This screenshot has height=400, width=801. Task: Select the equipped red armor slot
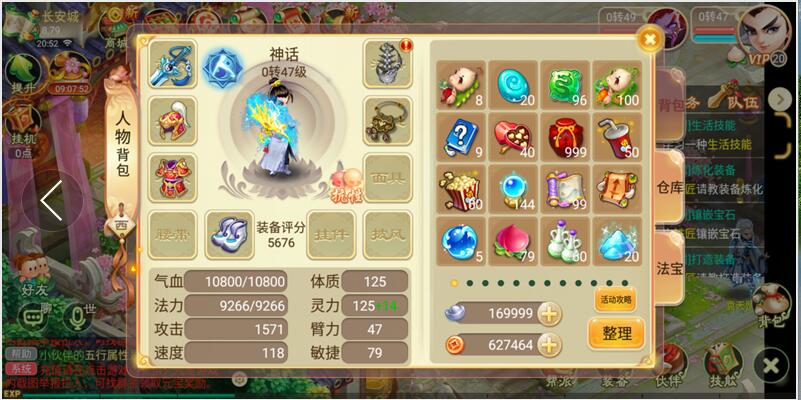[173, 177]
